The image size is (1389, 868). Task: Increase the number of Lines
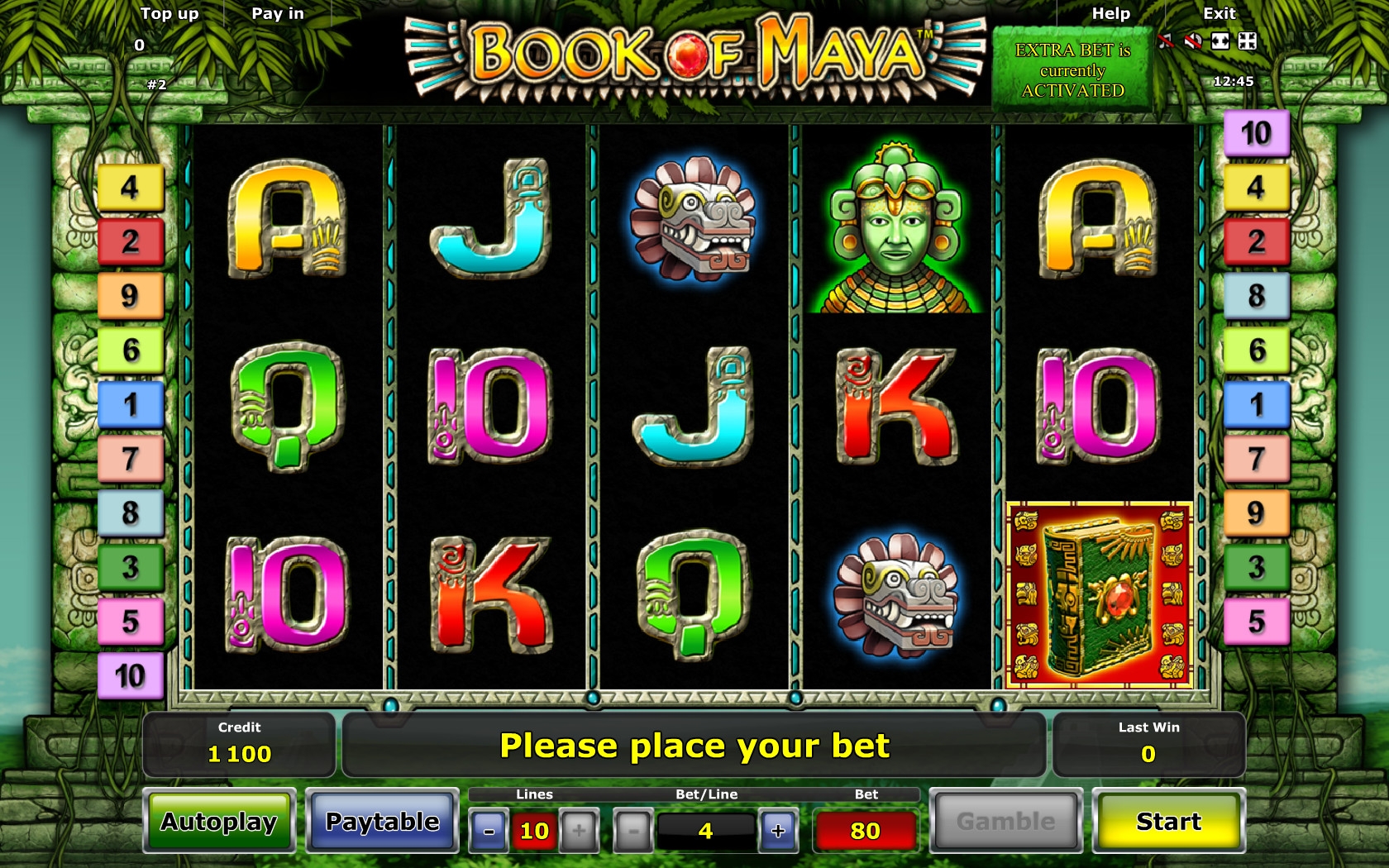[x=579, y=831]
